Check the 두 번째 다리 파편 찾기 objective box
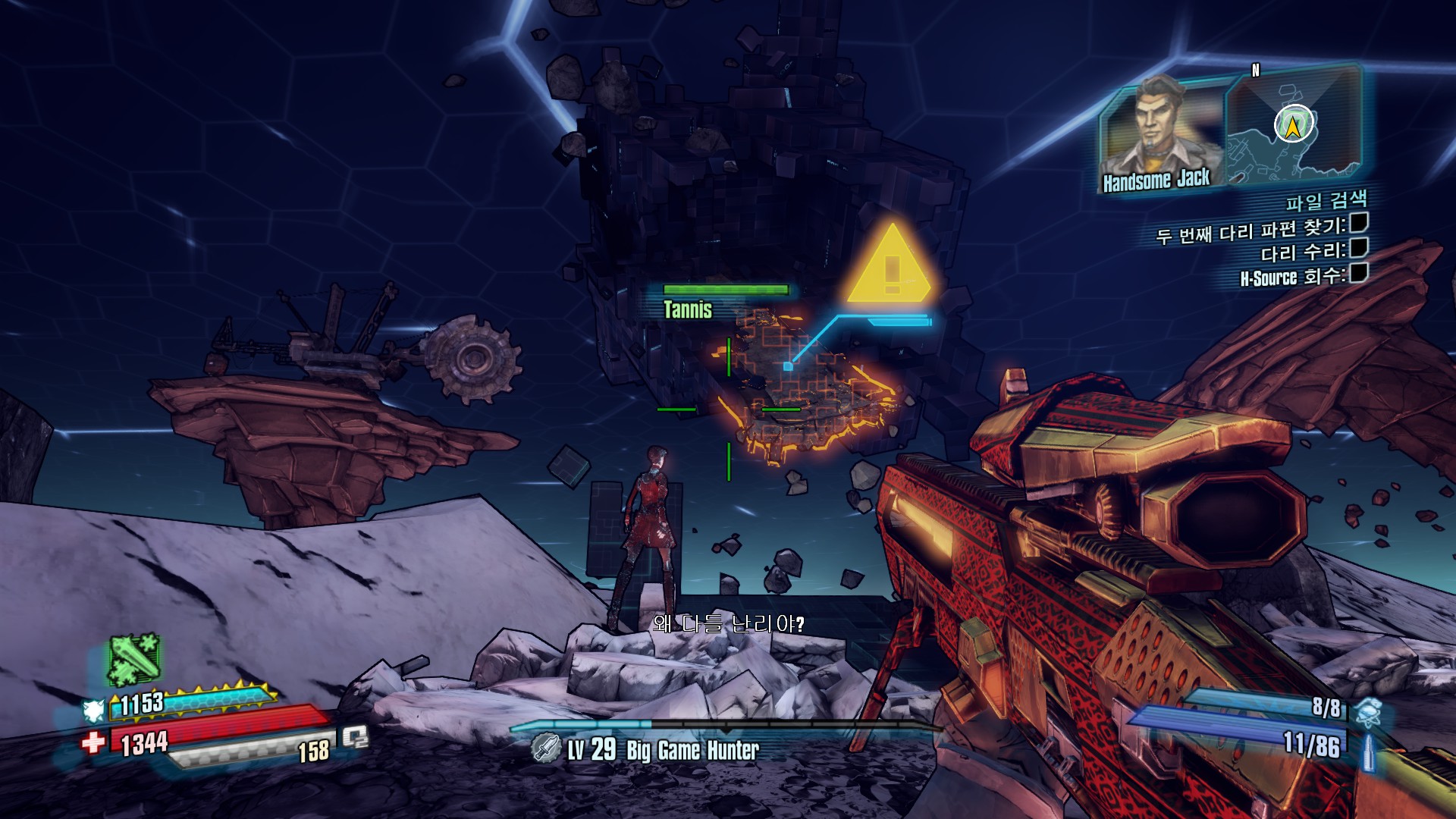The height and width of the screenshot is (819, 1456). pos(1358,223)
